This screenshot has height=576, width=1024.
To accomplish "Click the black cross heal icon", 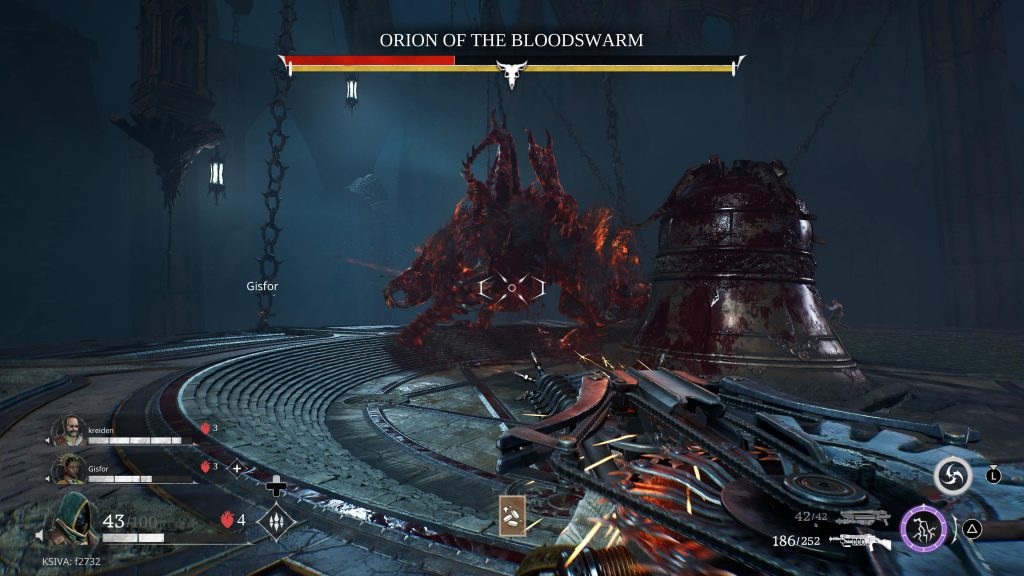I will [x=275, y=487].
